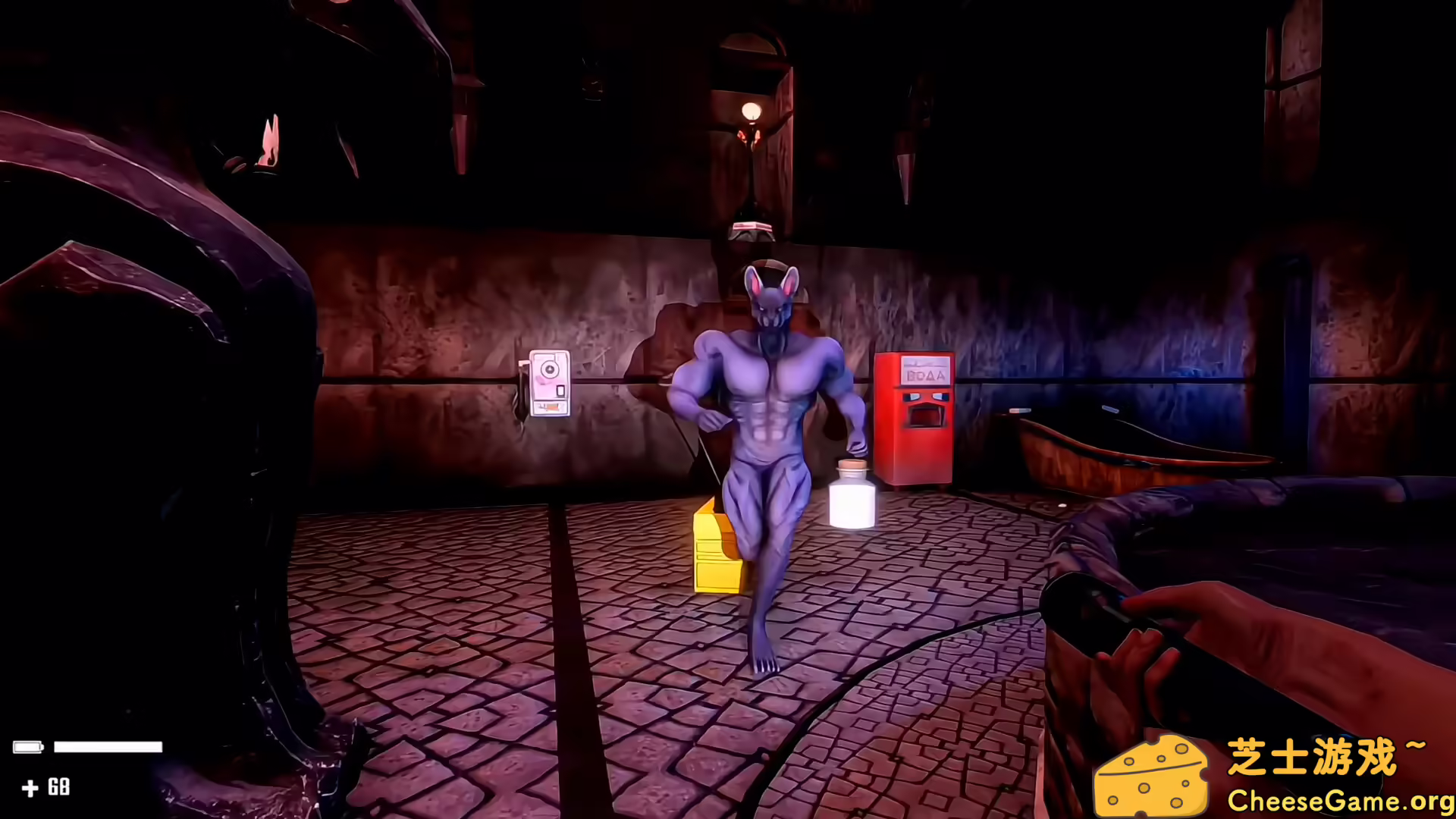
Task: Click the vending machine's coin slots
Action: pyautogui.click(x=927, y=397)
